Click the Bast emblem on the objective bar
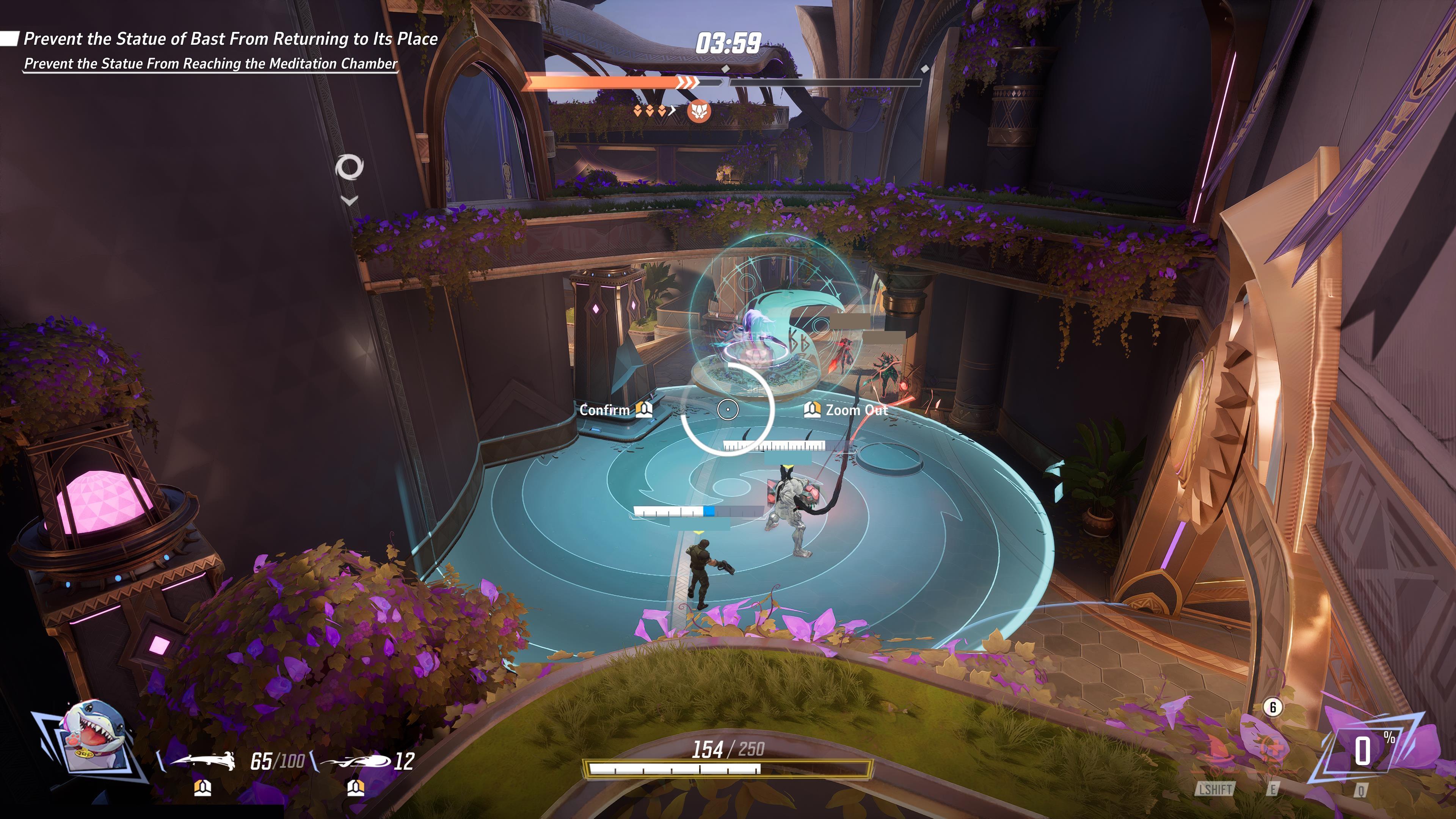 click(698, 112)
